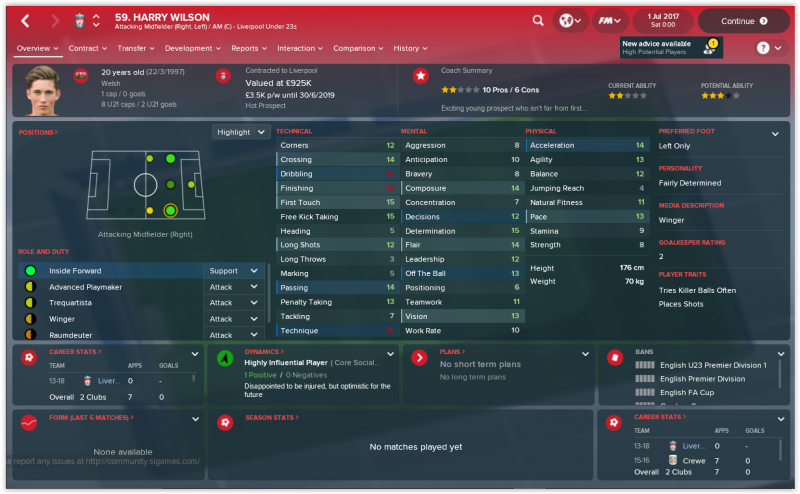
Task: Choose the Advanced Playmaker role row
Action: [110, 287]
